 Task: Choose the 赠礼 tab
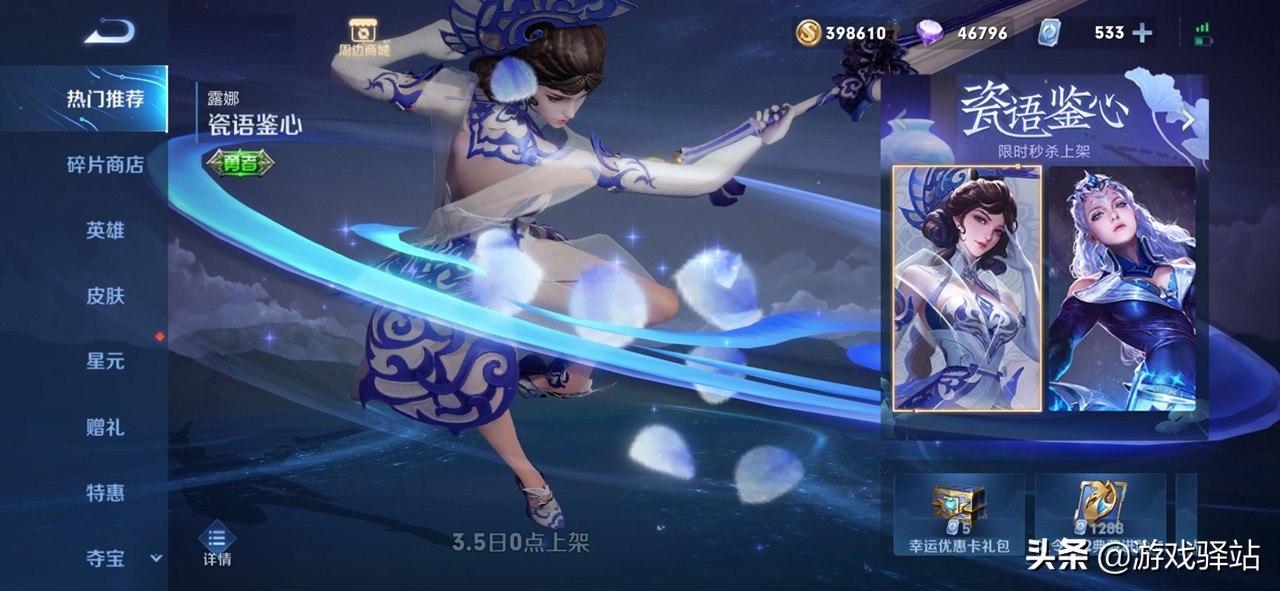105,427
